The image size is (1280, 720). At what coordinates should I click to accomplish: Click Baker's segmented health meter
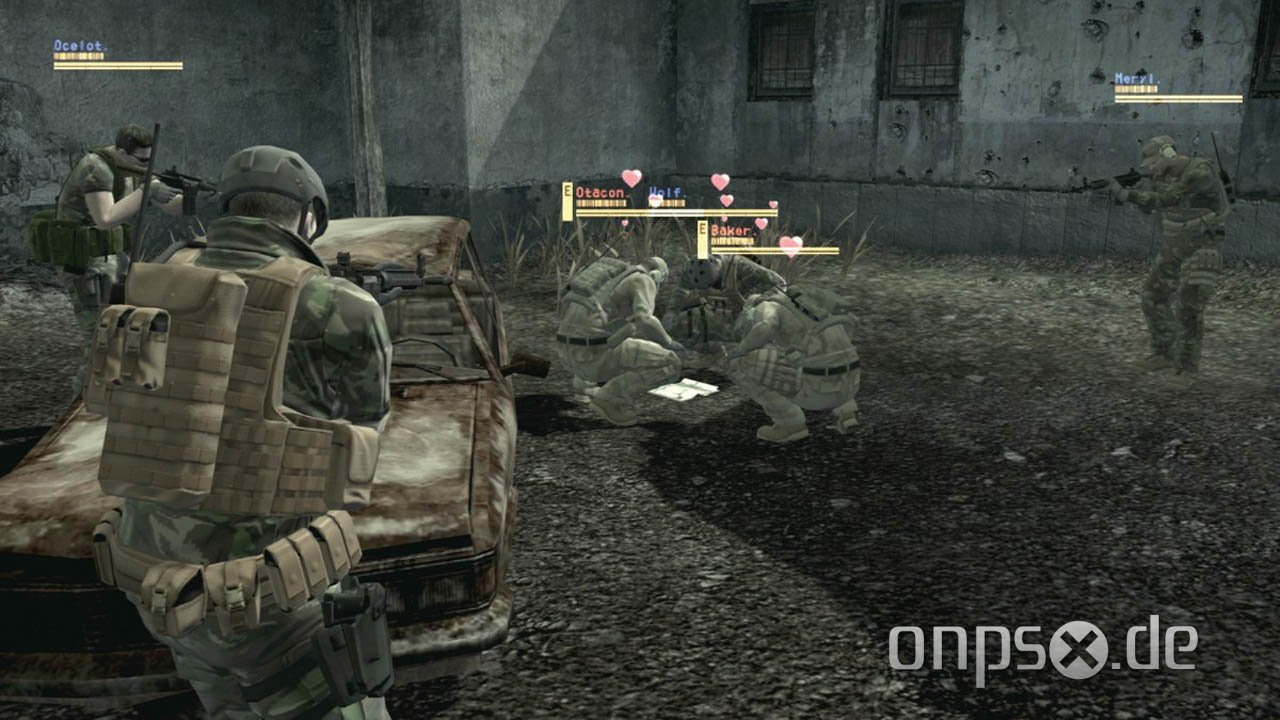732,240
